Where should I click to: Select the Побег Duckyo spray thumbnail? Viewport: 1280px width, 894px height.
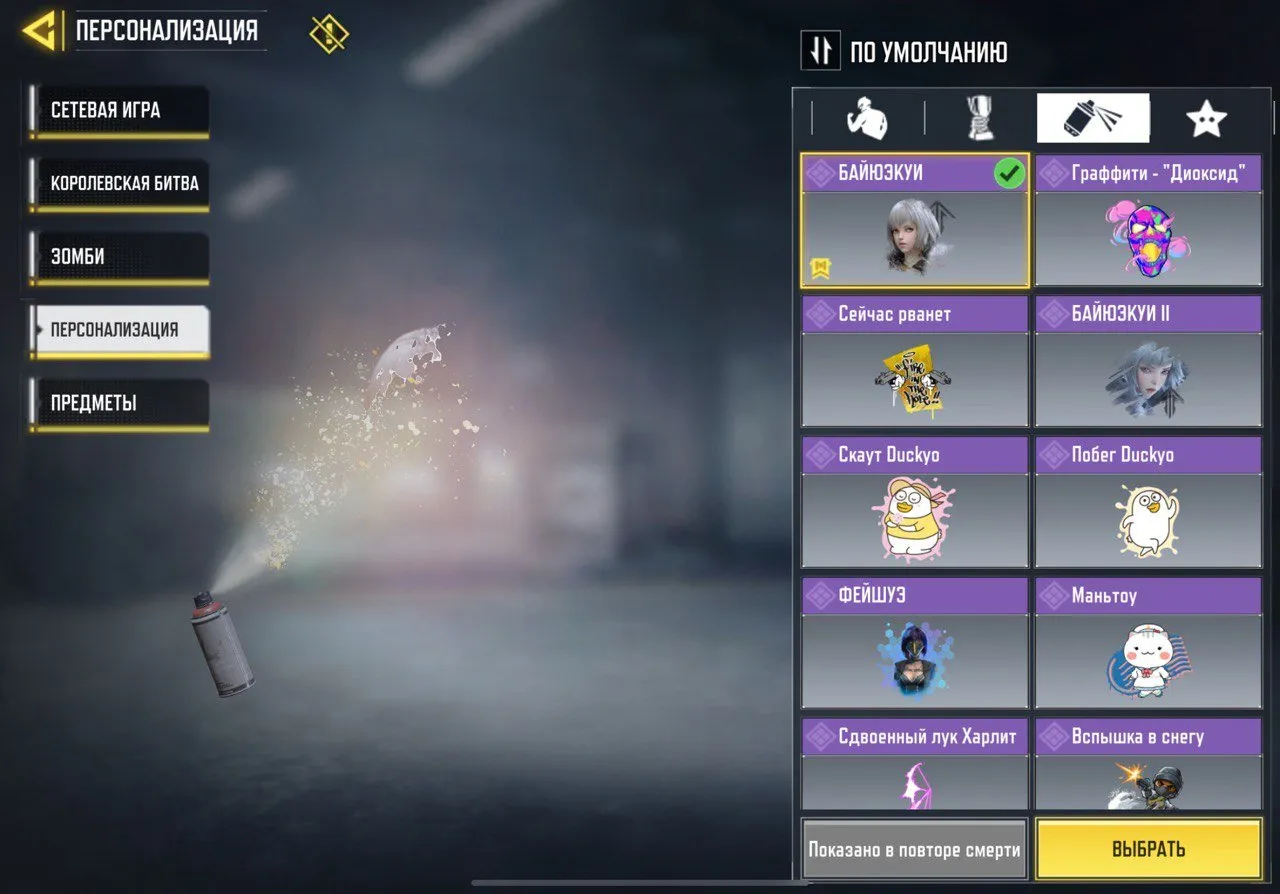pos(1148,518)
